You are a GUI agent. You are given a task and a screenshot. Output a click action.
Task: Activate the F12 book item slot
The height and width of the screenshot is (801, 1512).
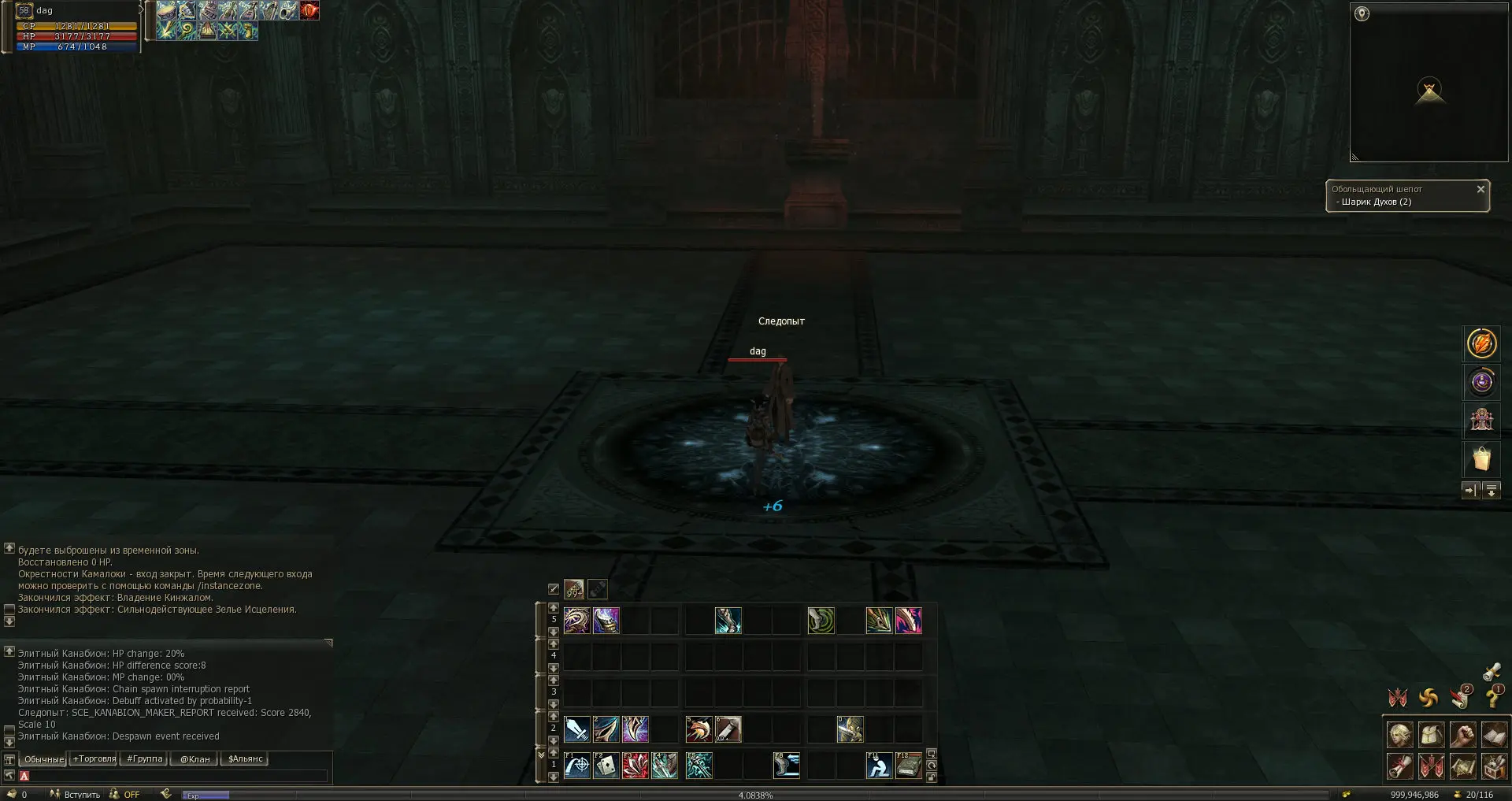click(x=908, y=766)
